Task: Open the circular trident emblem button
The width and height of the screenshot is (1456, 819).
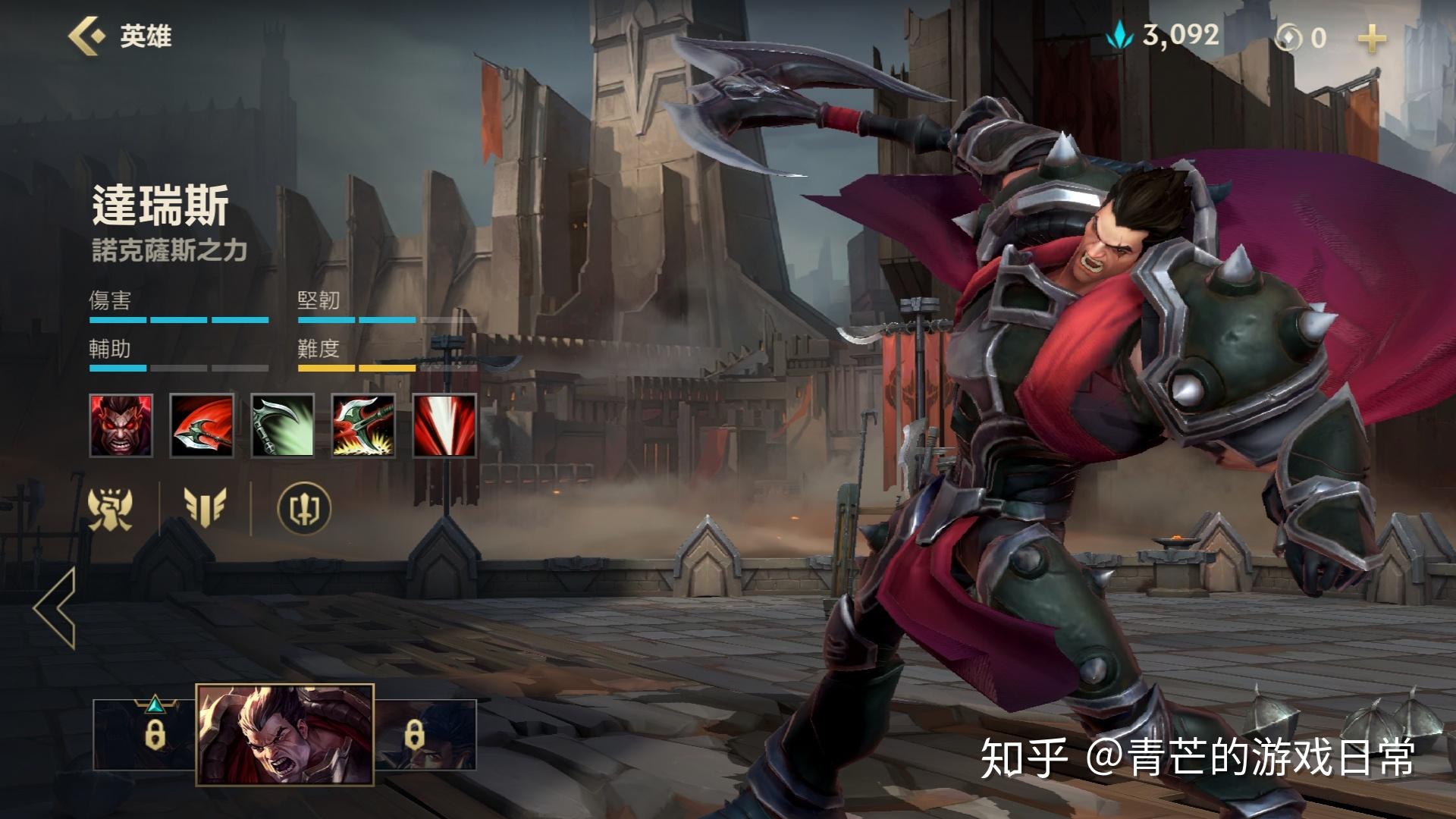Action: [x=304, y=508]
